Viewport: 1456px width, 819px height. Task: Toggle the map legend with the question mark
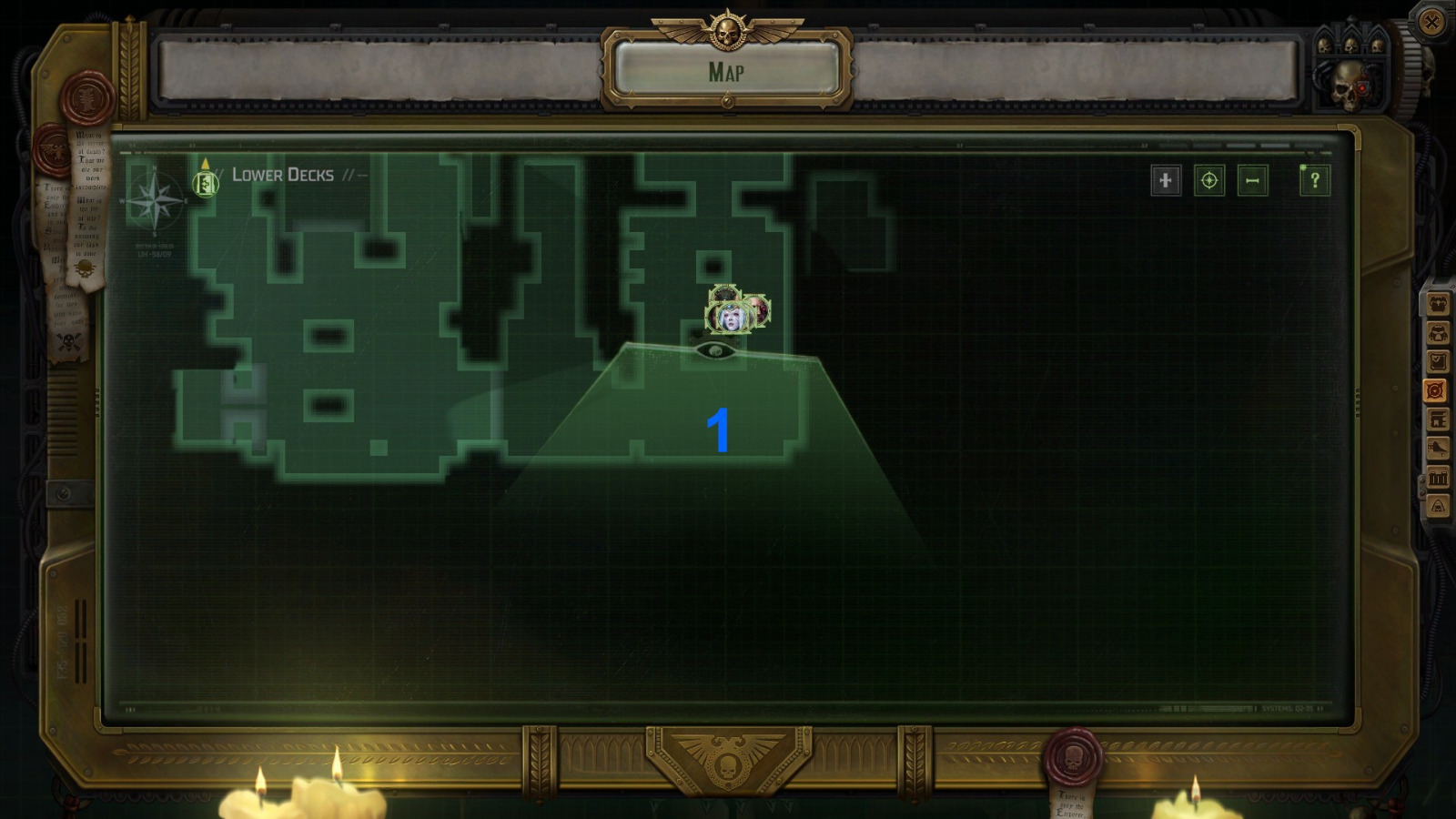pos(1313,179)
